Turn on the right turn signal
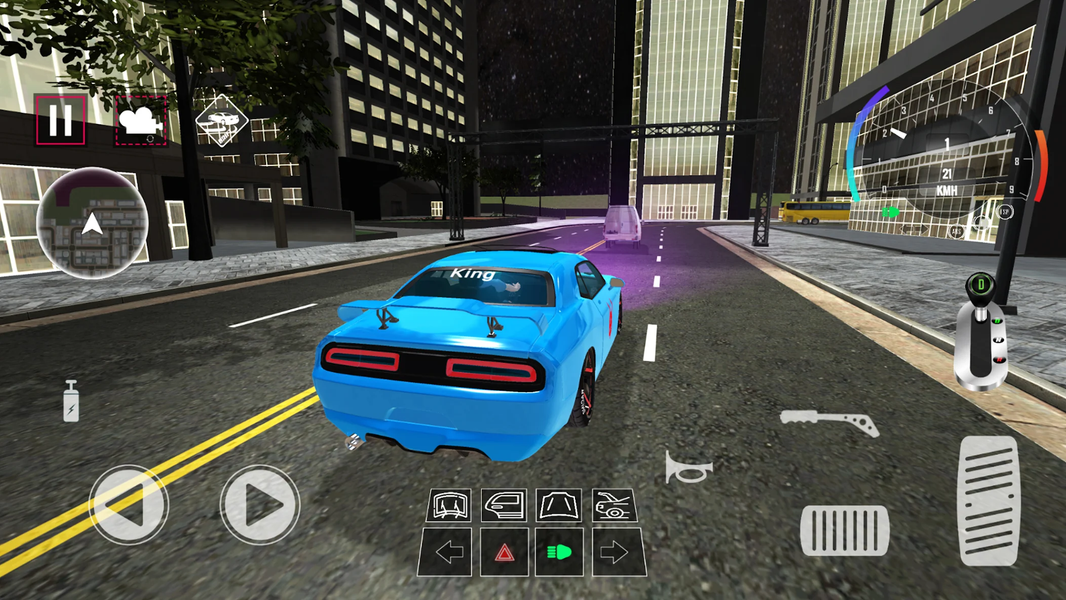Viewport: 1066px width, 600px height. click(614, 552)
